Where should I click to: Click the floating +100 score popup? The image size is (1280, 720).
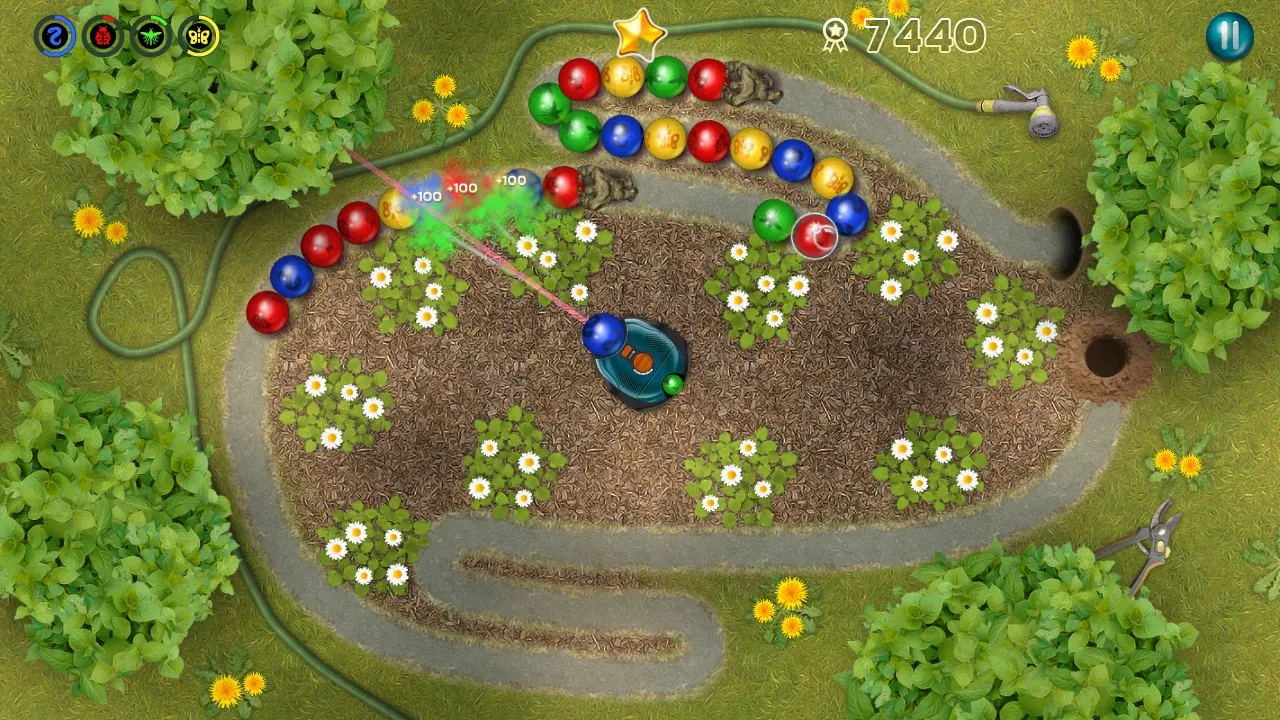[460, 188]
